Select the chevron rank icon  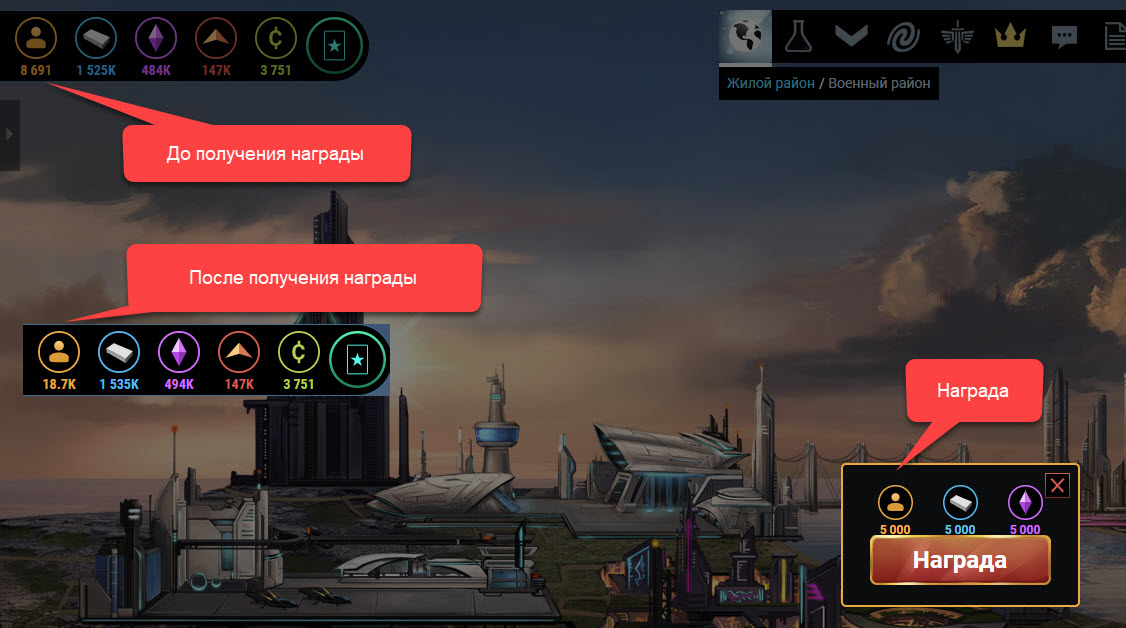[x=850, y=37]
